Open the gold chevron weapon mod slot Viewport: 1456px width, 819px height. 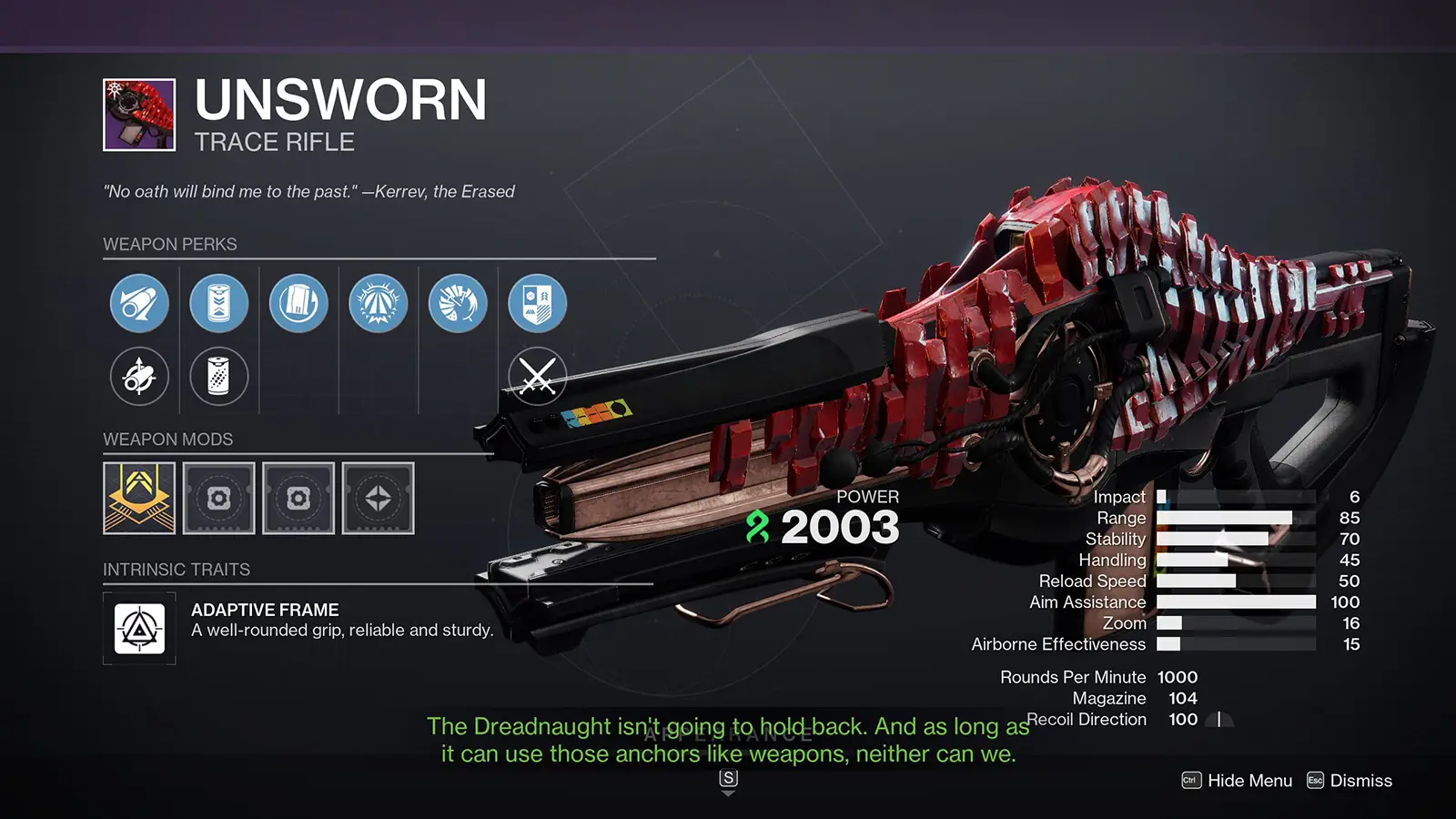(139, 498)
